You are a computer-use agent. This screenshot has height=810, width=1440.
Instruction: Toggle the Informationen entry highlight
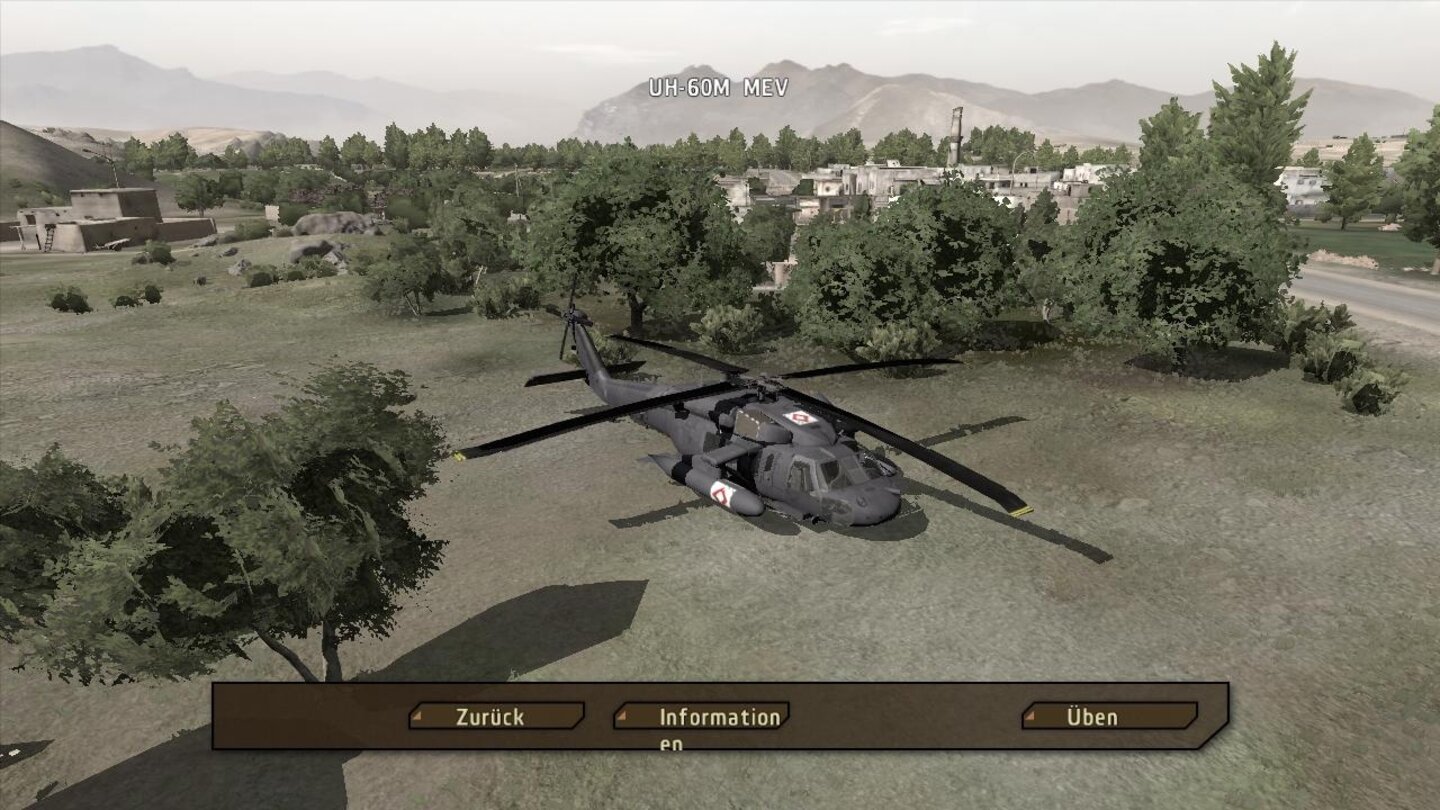pos(700,716)
